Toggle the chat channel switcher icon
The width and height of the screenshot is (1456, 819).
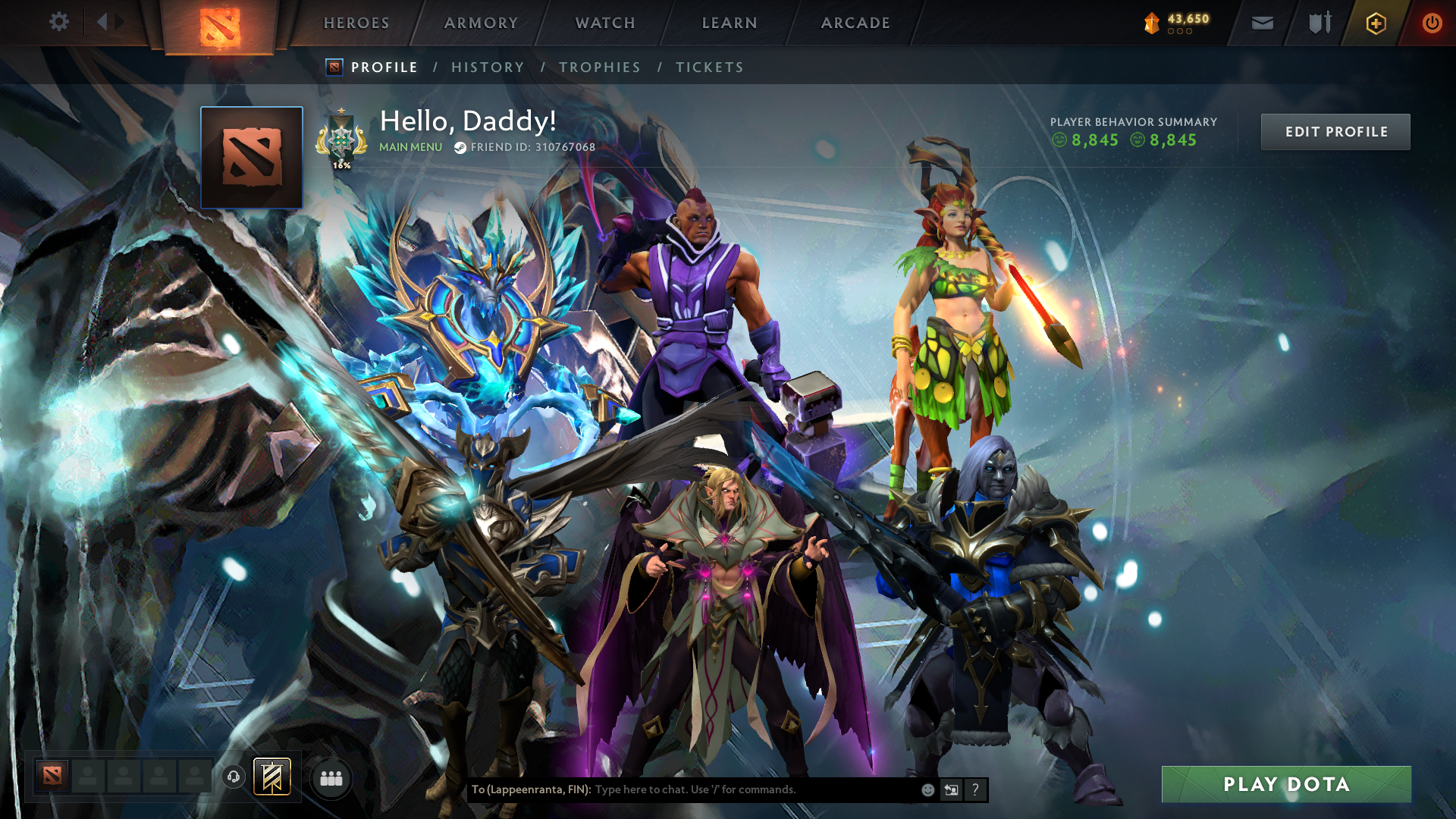[951, 789]
